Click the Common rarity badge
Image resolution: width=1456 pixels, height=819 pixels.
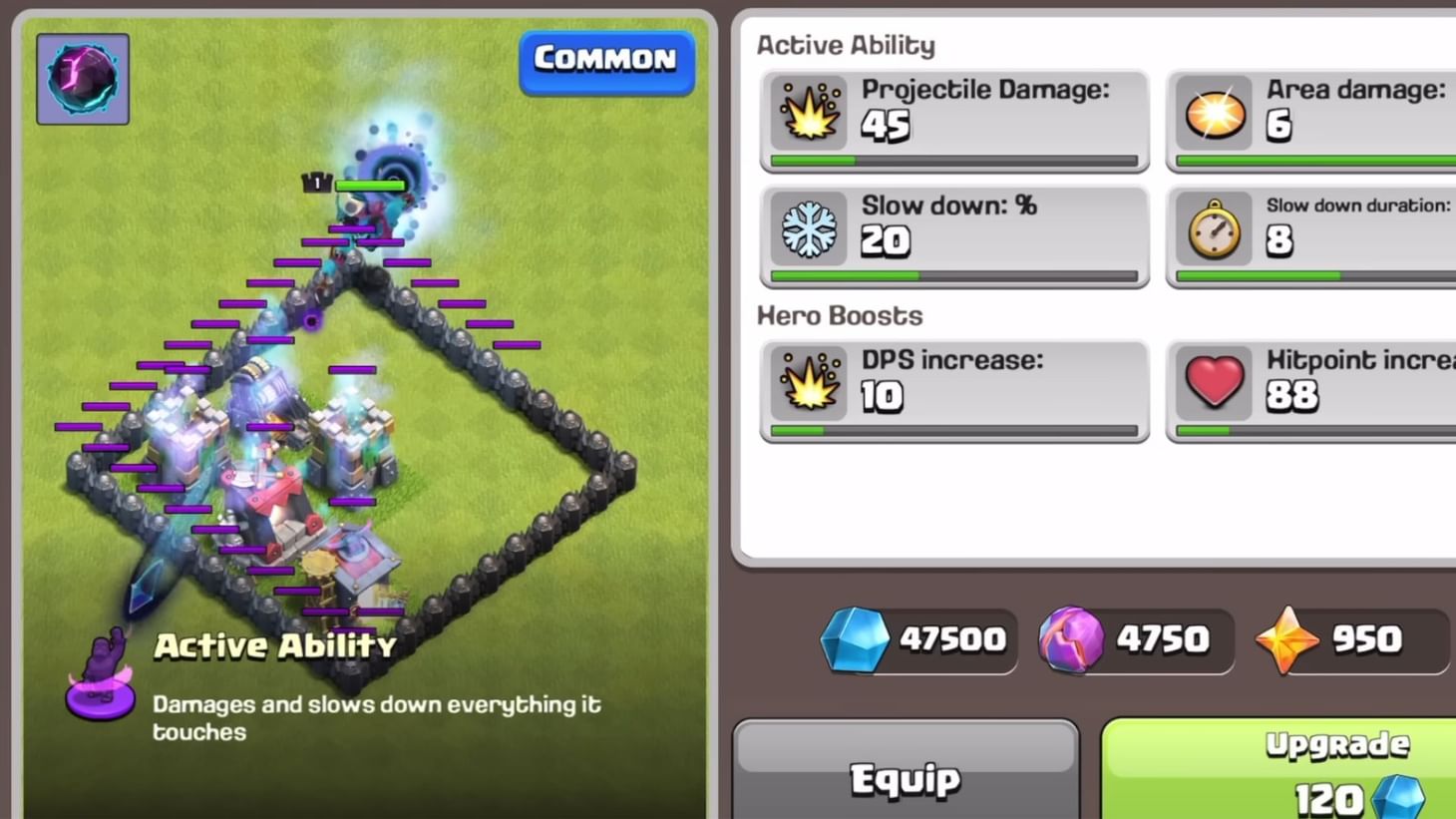(605, 60)
